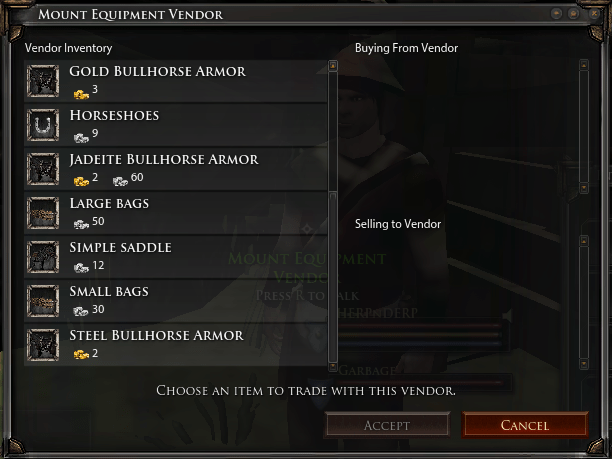Click the Accept trade button

(386, 425)
